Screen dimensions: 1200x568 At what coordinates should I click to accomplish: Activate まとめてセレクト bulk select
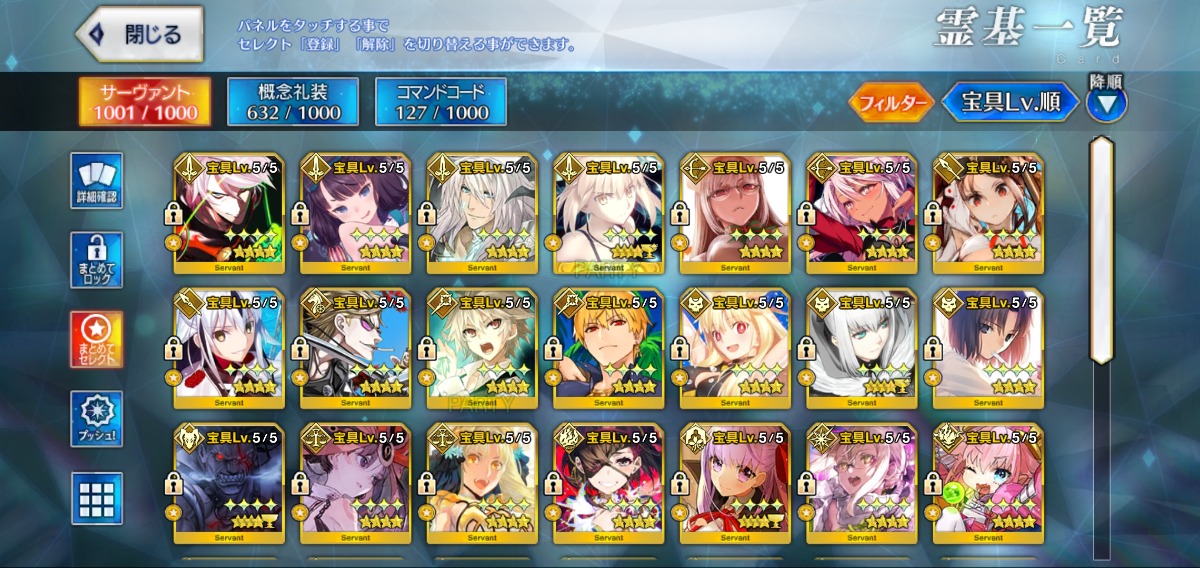click(x=97, y=339)
